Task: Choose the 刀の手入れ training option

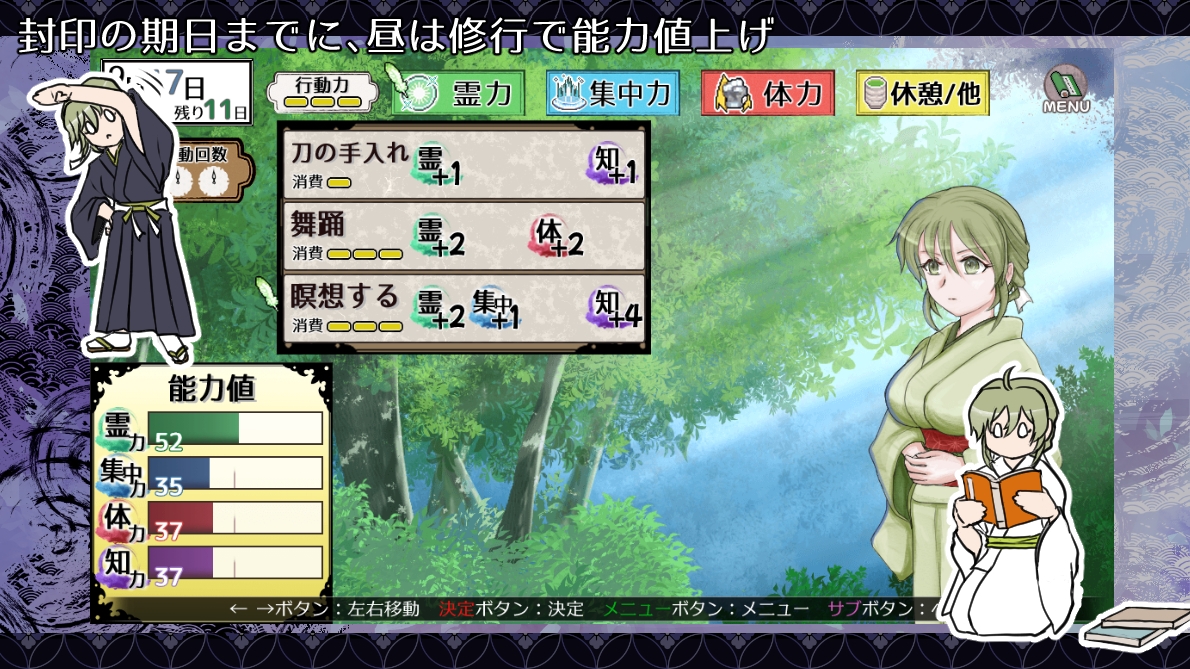Action: pos(464,163)
